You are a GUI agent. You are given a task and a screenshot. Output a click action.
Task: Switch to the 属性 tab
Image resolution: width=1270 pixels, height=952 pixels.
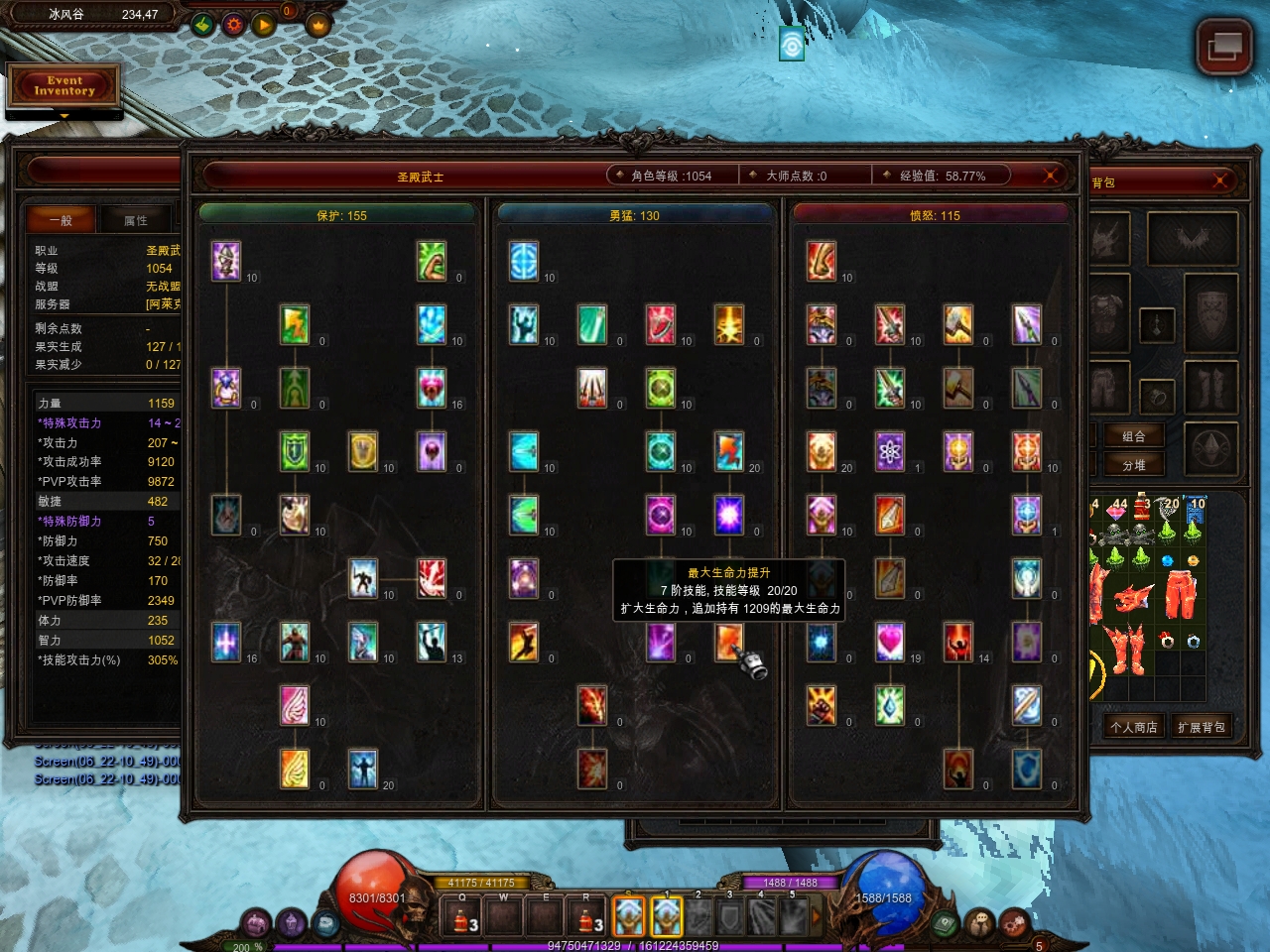tap(136, 220)
